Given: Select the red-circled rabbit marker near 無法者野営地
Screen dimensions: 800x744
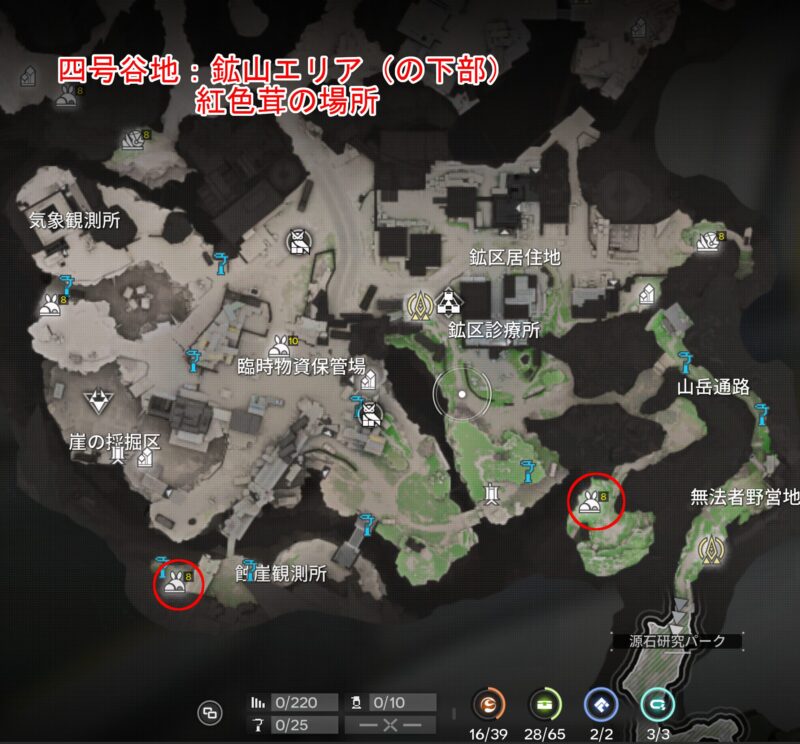Looking at the screenshot, I should [593, 500].
